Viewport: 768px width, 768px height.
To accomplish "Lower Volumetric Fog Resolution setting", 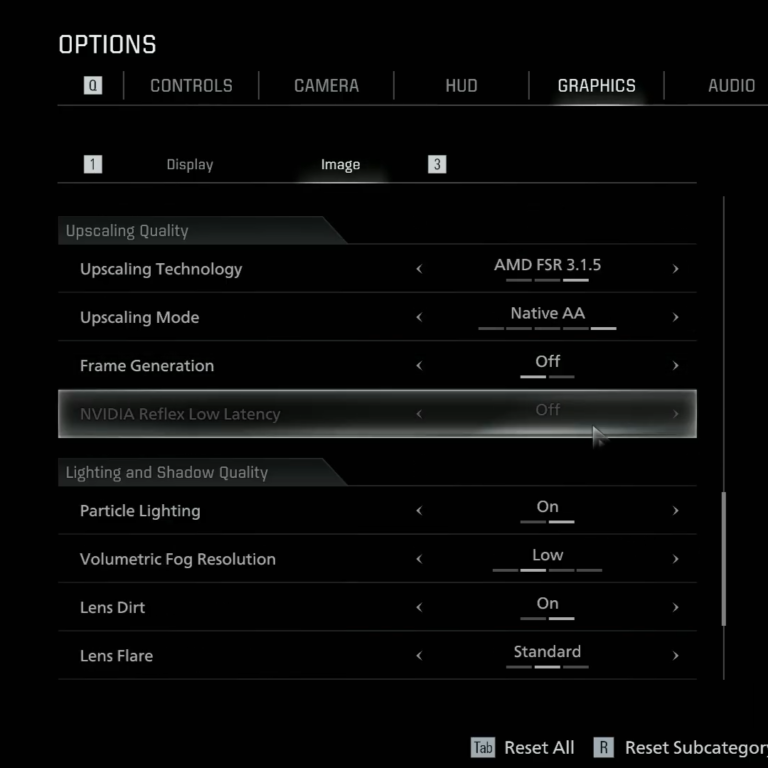I will [419, 559].
